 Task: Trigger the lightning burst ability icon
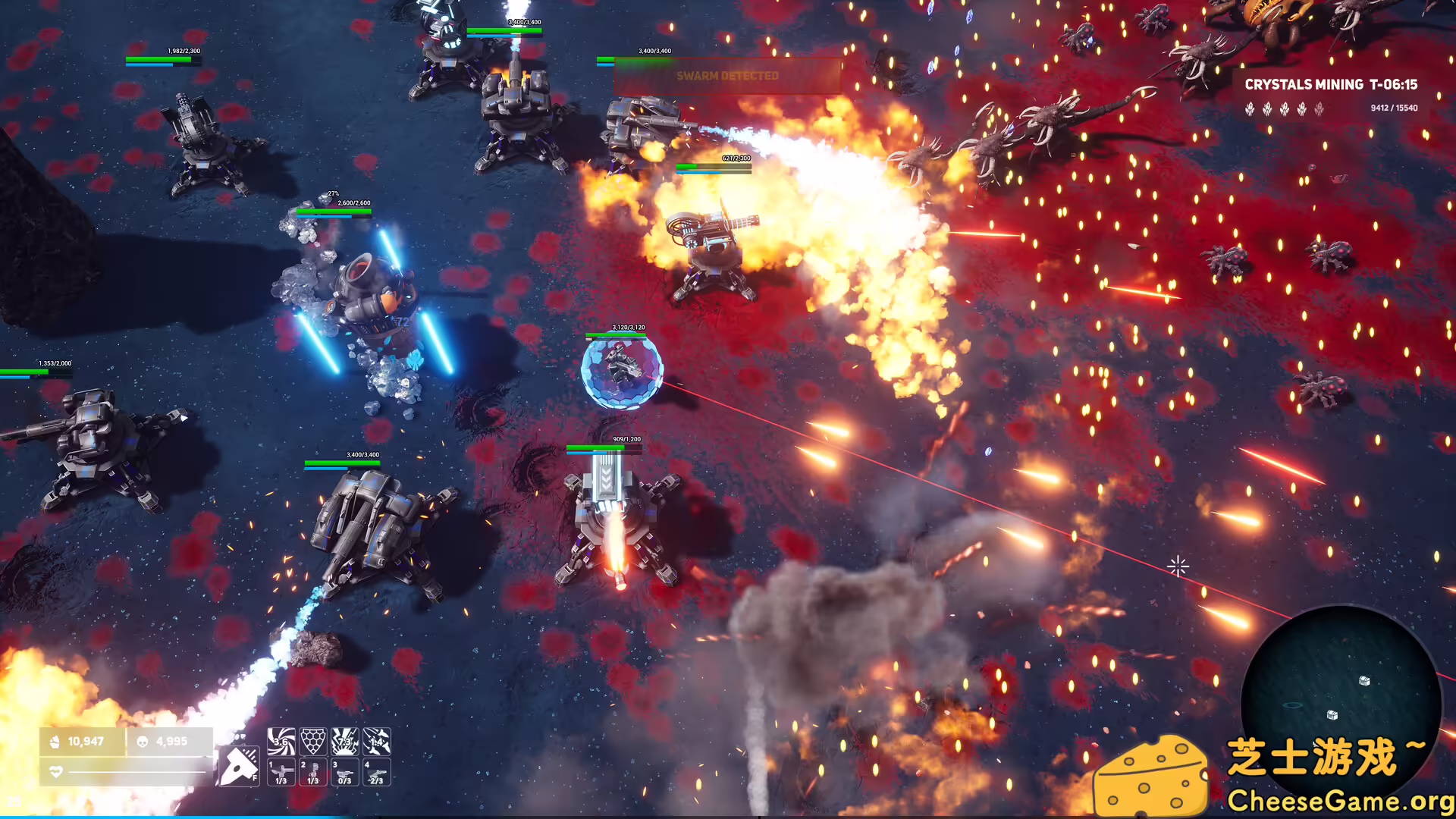tap(345, 741)
